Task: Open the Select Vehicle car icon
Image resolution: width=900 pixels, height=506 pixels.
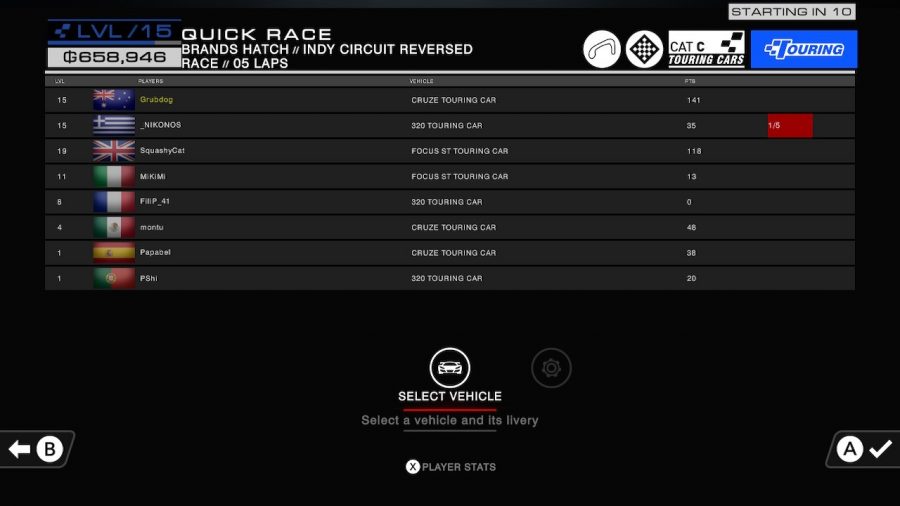Action: (450, 367)
